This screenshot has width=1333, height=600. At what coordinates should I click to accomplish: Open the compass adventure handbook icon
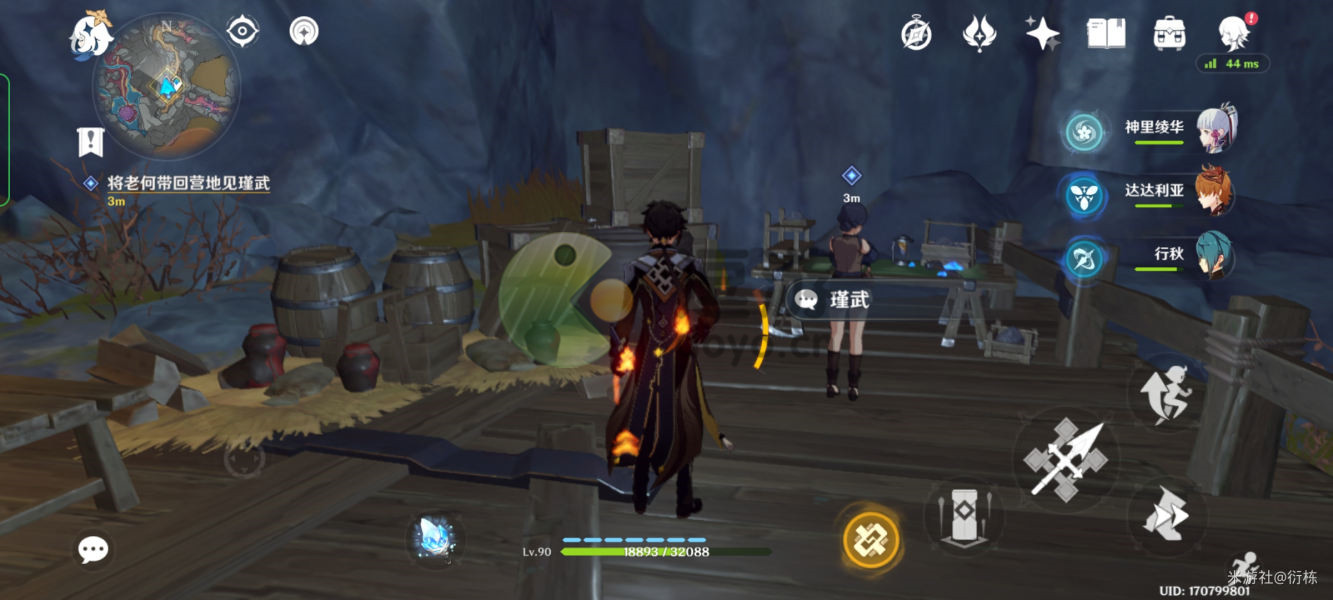click(916, 34)
